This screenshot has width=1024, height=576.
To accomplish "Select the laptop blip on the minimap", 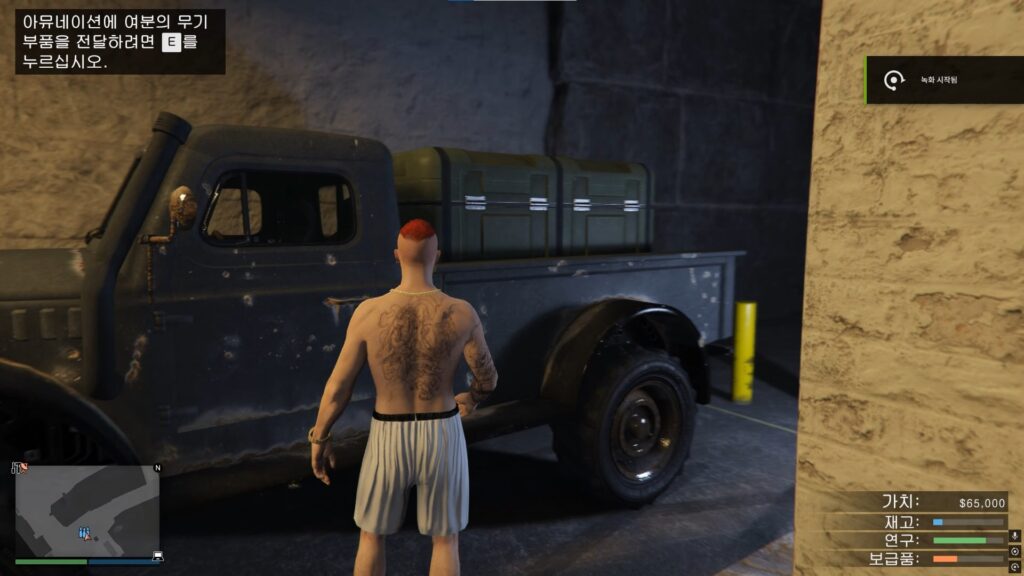I will click(157, 555).
